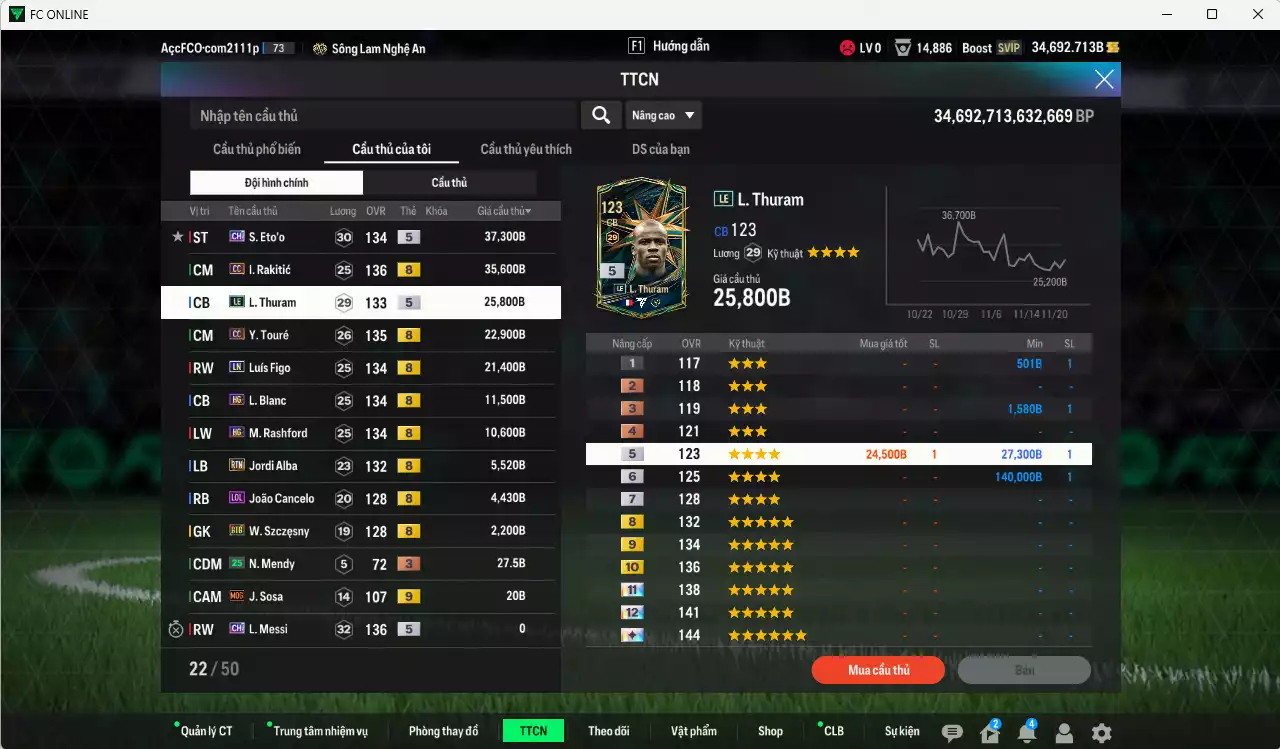1280x749 pixels.
Task: Select the L. Thuram player card image
Action: (641, 243)
